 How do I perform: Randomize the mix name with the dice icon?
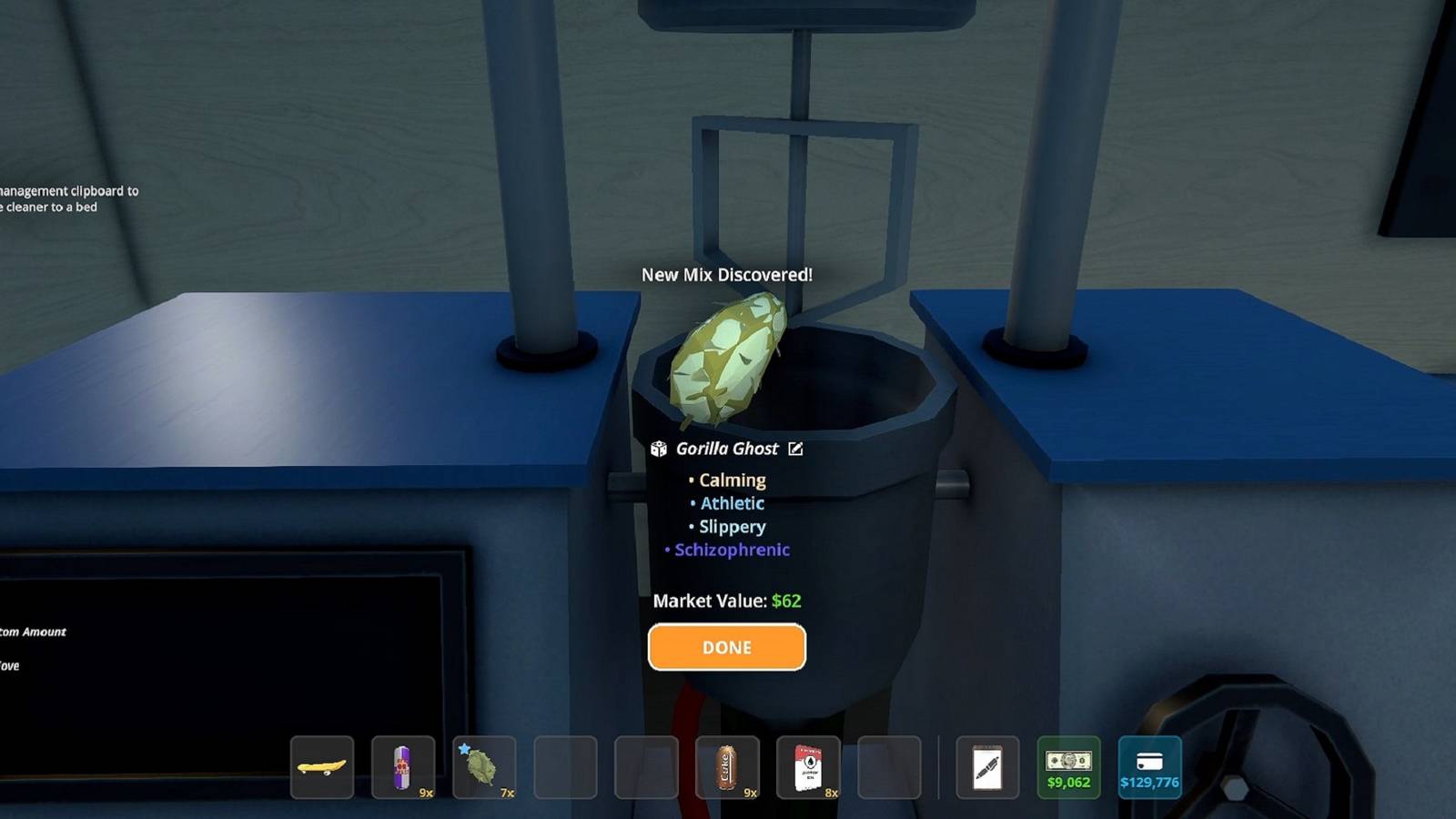pos(659,449)
